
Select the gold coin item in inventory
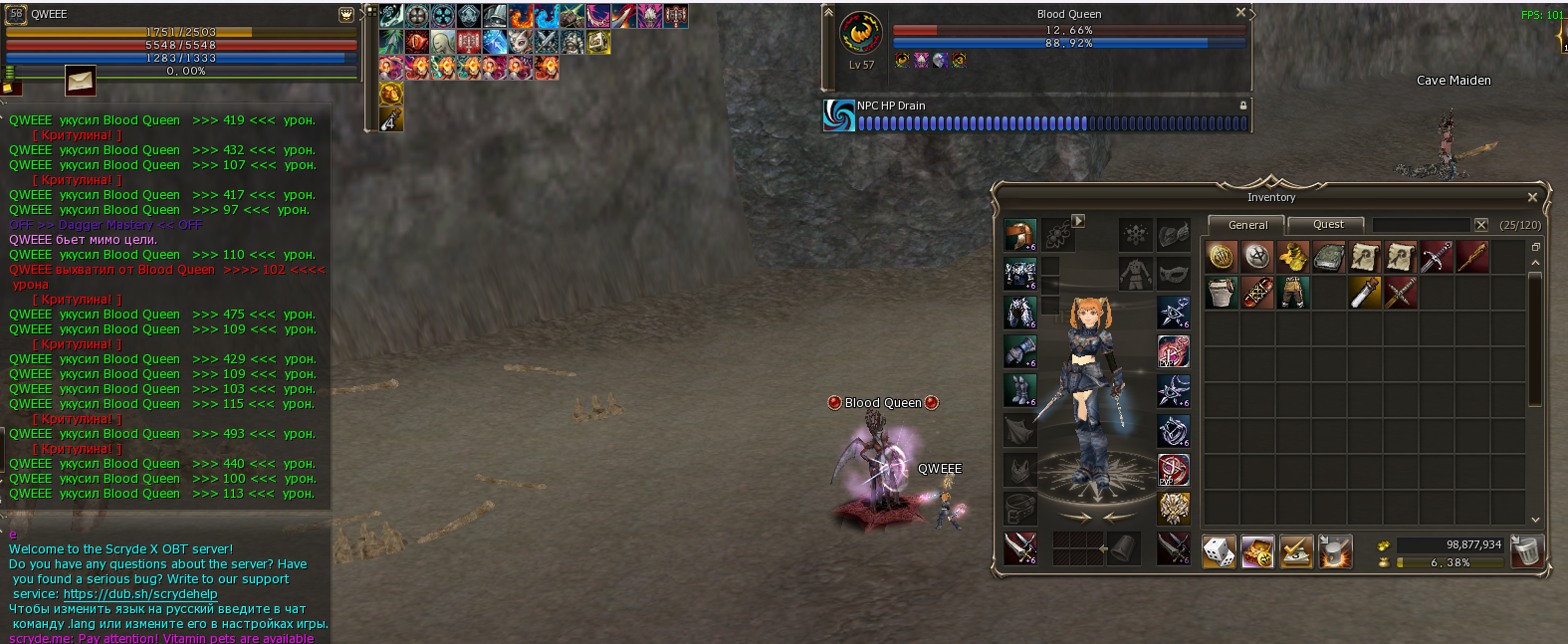pos(1222,257)
